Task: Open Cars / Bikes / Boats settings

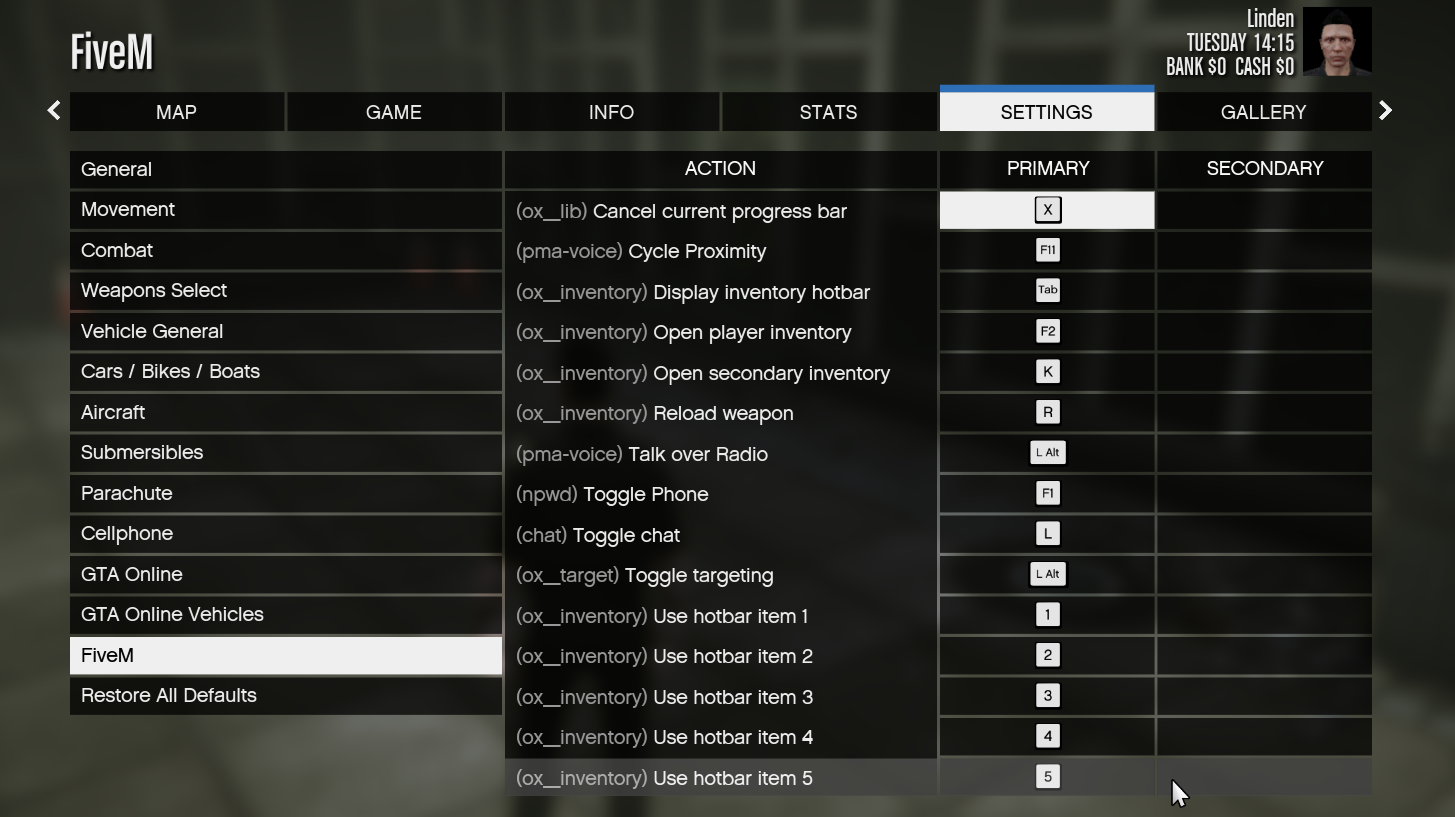Action: click(286, 371)
